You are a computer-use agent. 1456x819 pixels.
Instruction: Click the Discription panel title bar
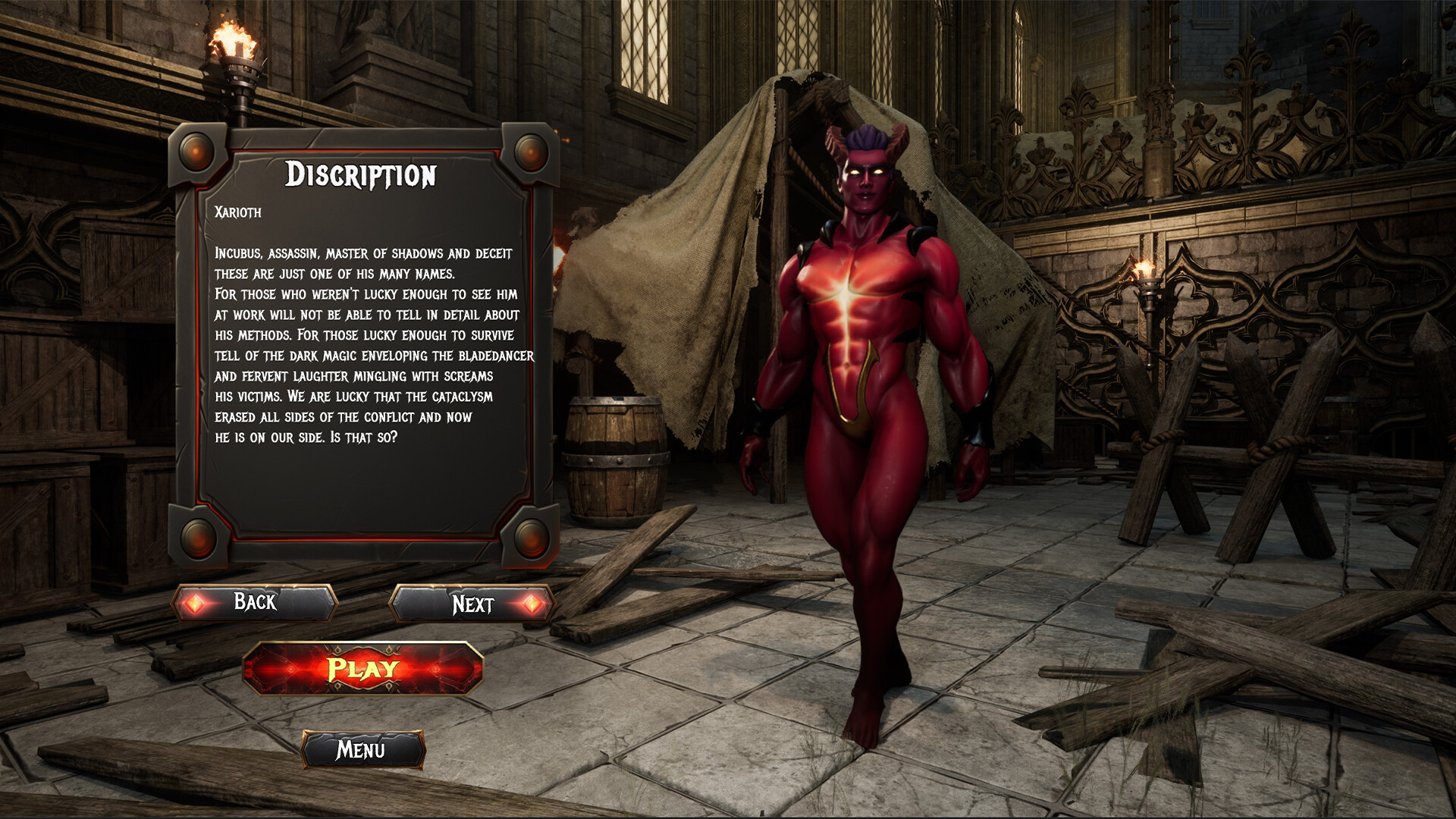click(x=362, y=176)
